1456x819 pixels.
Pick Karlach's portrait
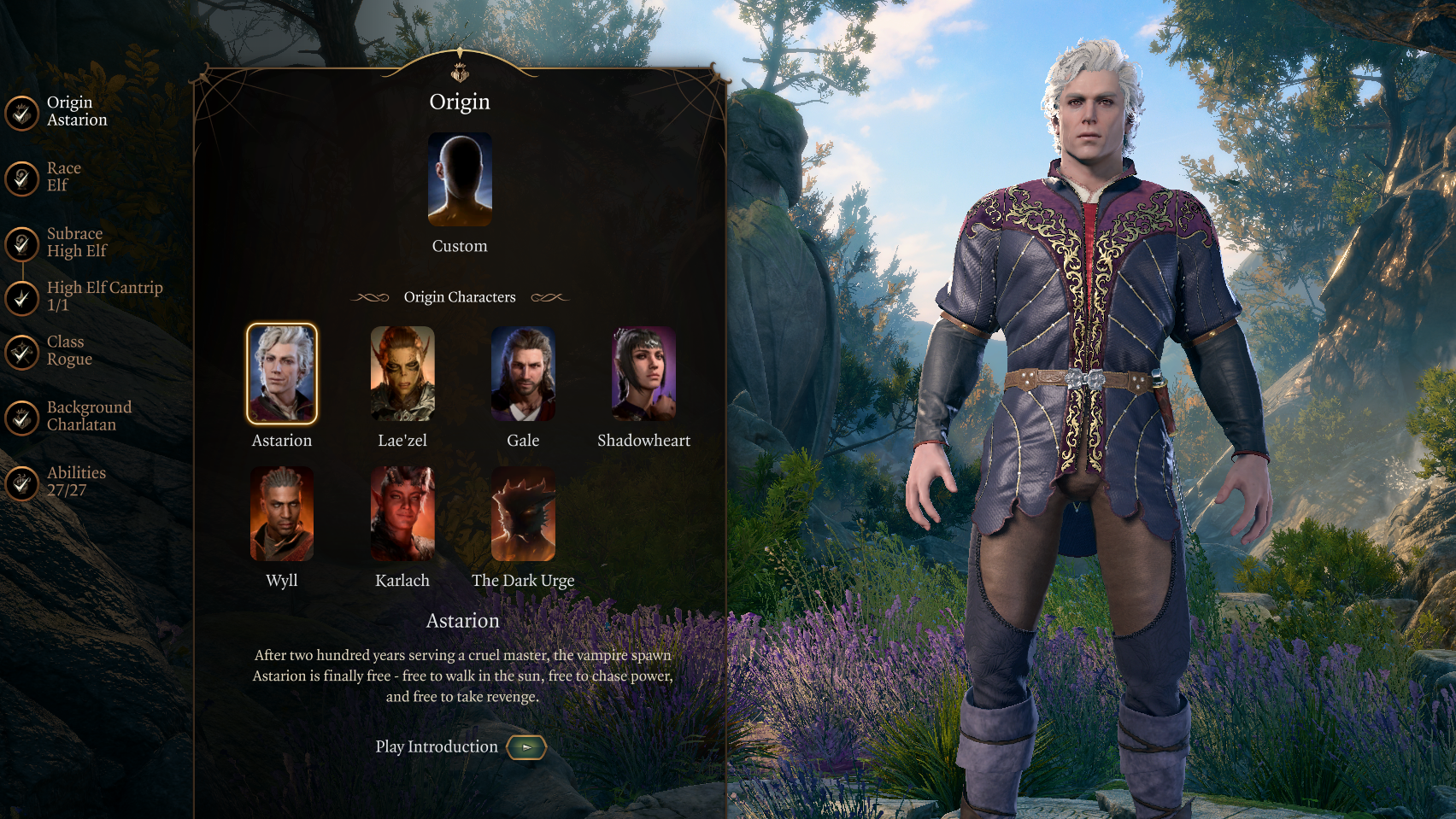402,514
